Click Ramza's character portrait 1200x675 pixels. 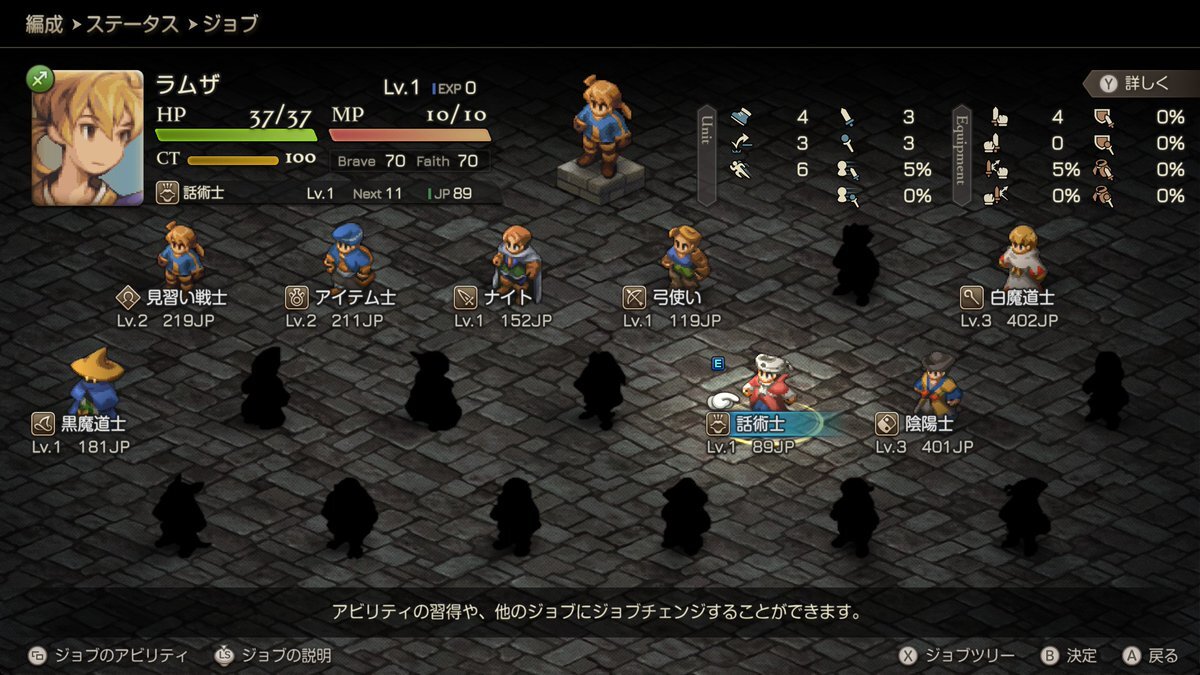coord(87,137)
